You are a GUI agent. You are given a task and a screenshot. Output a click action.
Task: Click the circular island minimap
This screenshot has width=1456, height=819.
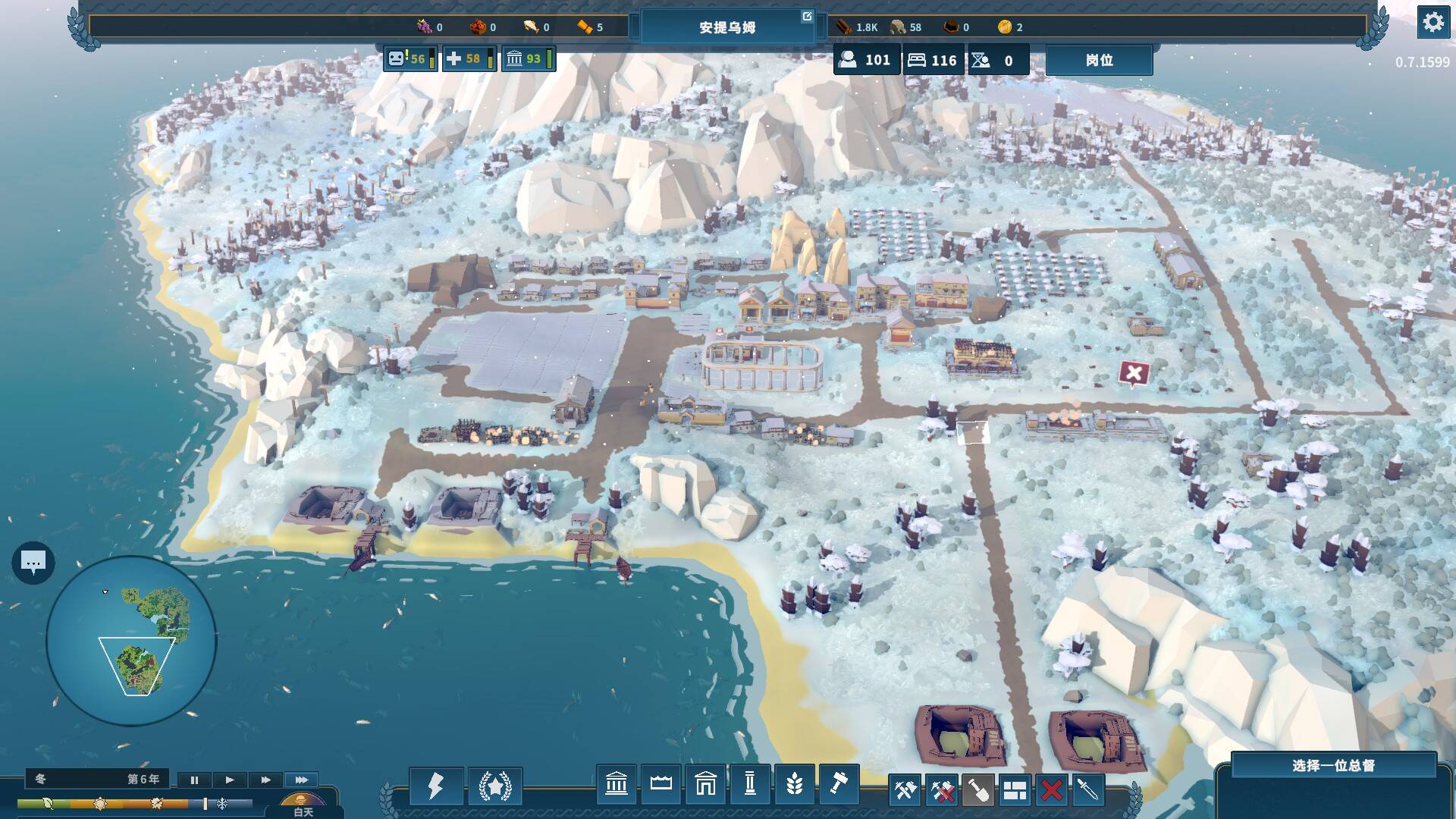tap(131, 641)
